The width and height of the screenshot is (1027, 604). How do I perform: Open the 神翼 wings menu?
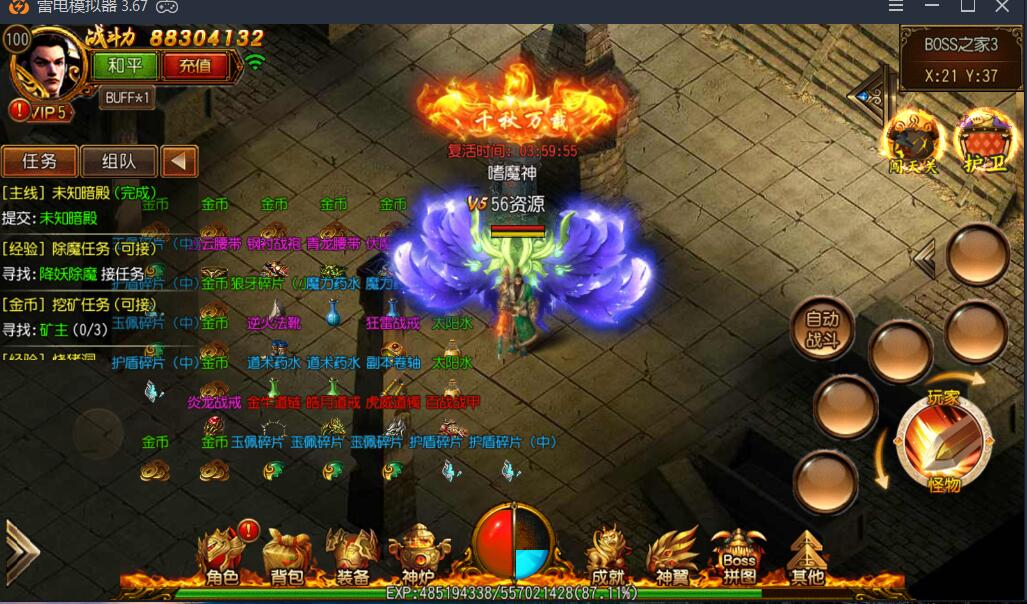coord(673,556)
